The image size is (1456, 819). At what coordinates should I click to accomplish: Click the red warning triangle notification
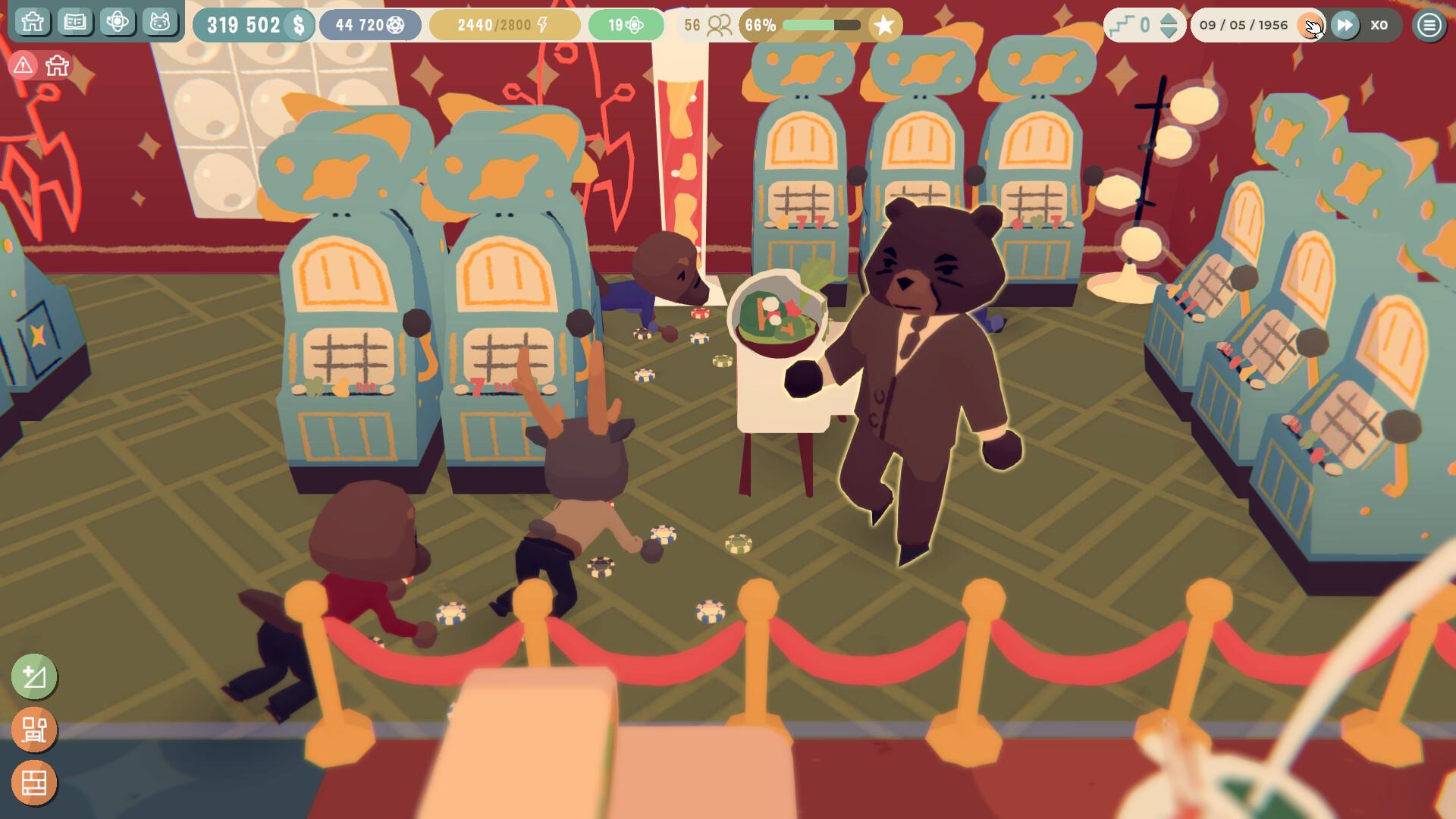point(24,65)
